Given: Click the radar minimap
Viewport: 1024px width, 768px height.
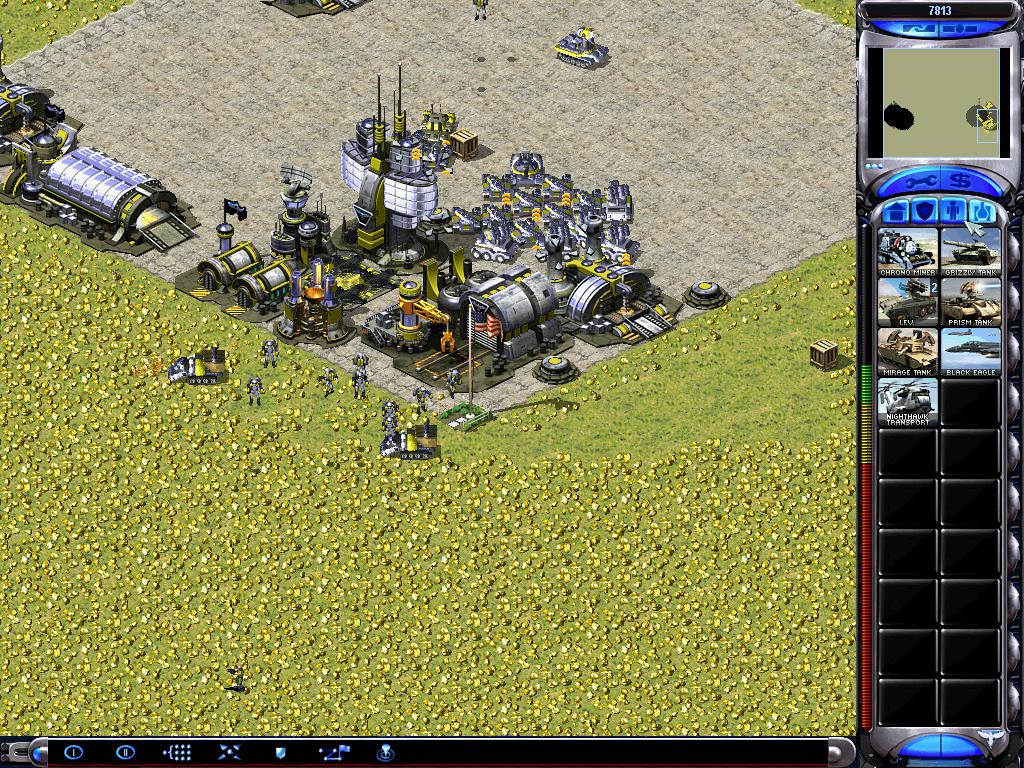Looking at the screenshot, I should coord(939,104).
